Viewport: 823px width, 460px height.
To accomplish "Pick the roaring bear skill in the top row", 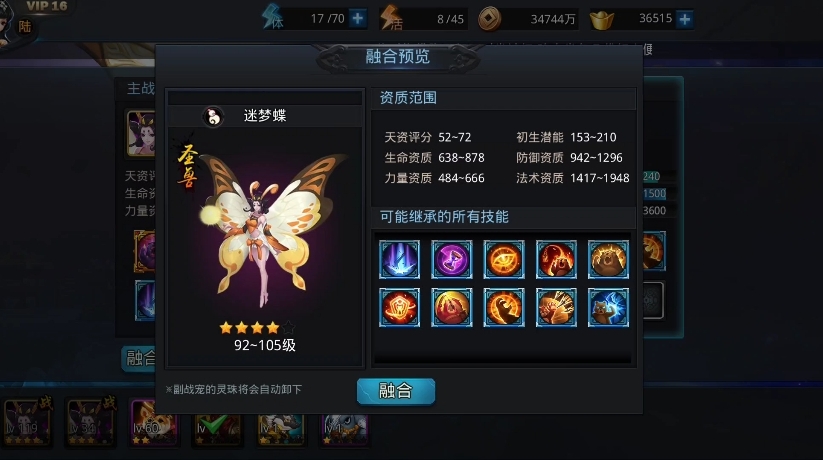I will (608, 259).
